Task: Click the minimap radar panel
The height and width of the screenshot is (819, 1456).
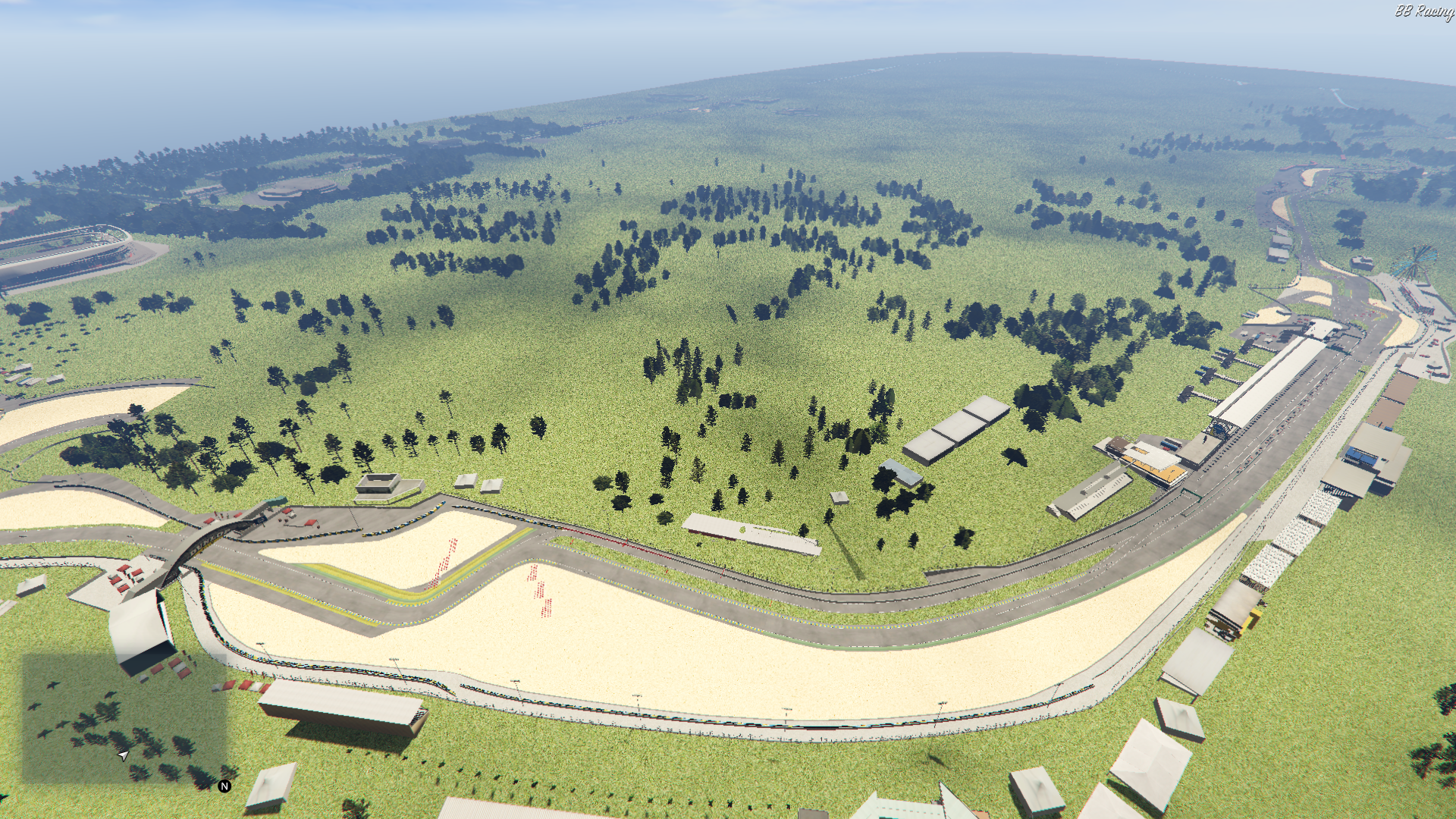Action: click(124, 717)
